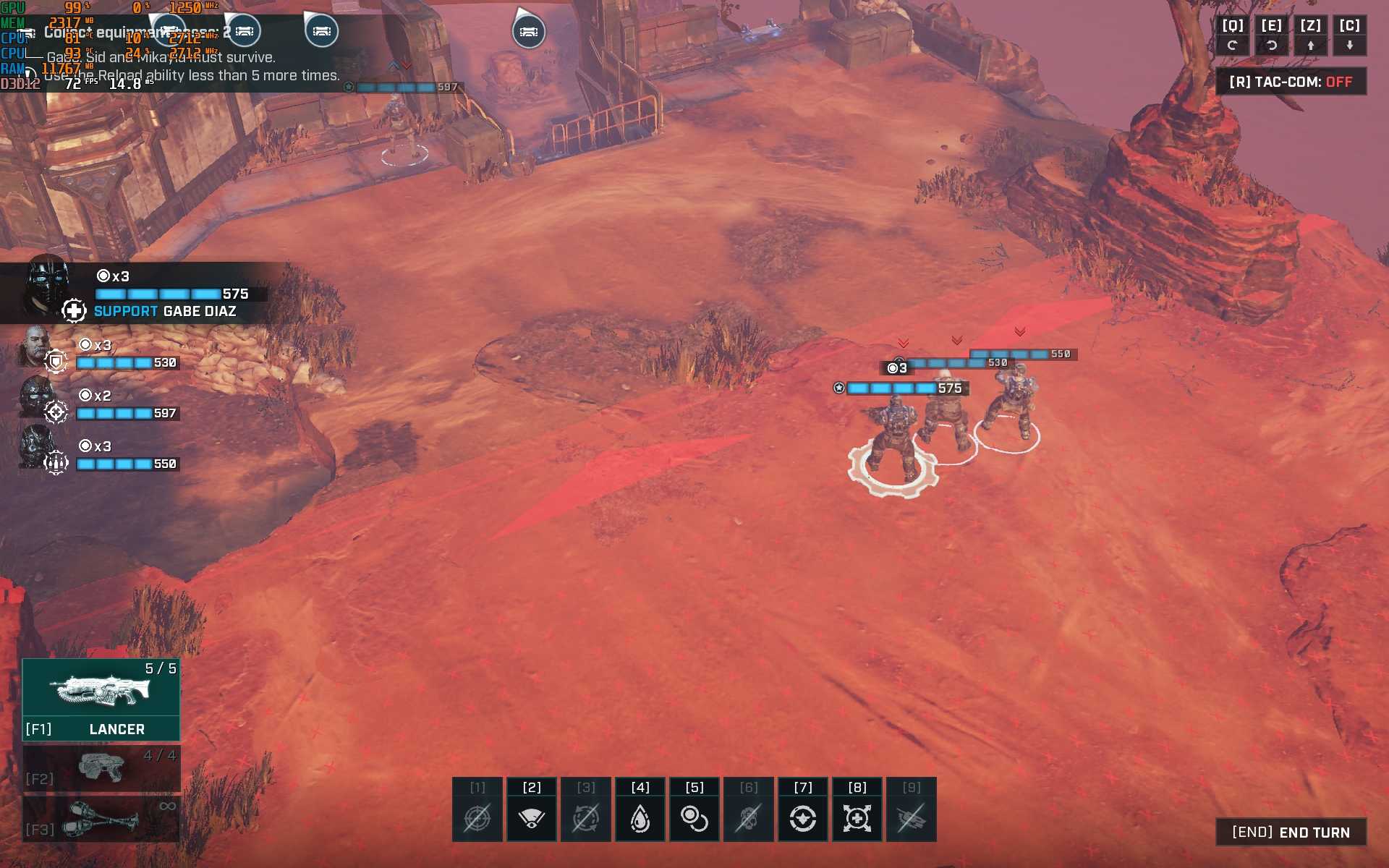Select Support Gabe Diaz portrait

coord(48,288)
